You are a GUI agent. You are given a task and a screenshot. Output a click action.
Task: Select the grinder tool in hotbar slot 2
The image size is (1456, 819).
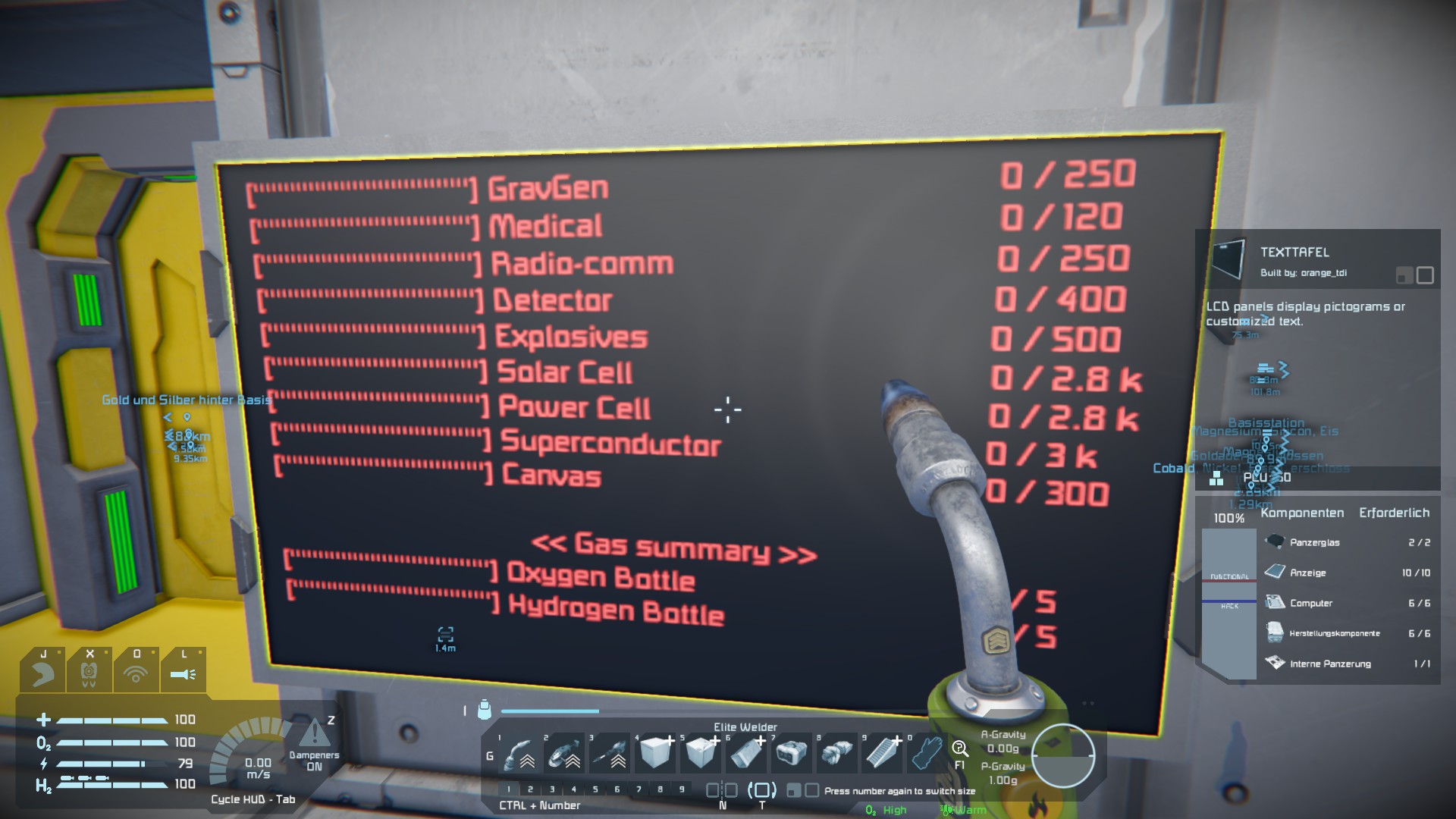(x=565, y=754)
